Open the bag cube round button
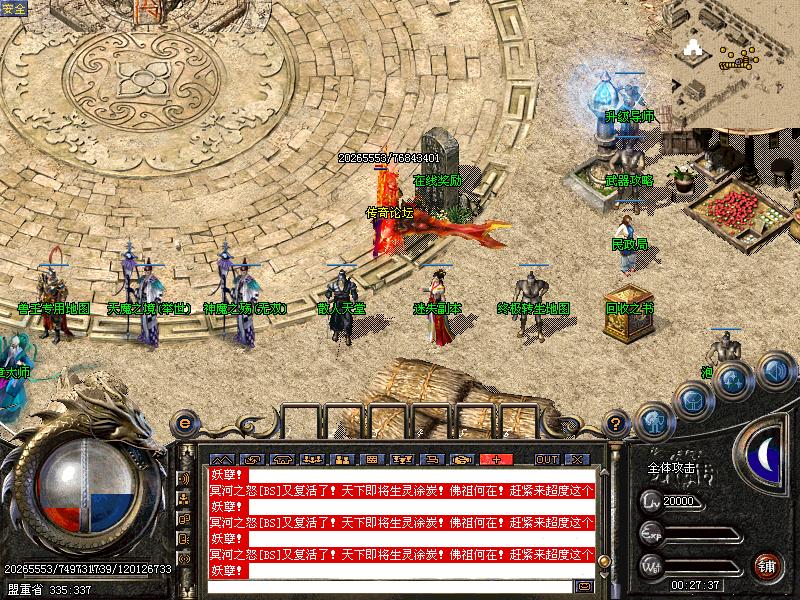The height and width of the screenshot is (600, 800). 693,401
